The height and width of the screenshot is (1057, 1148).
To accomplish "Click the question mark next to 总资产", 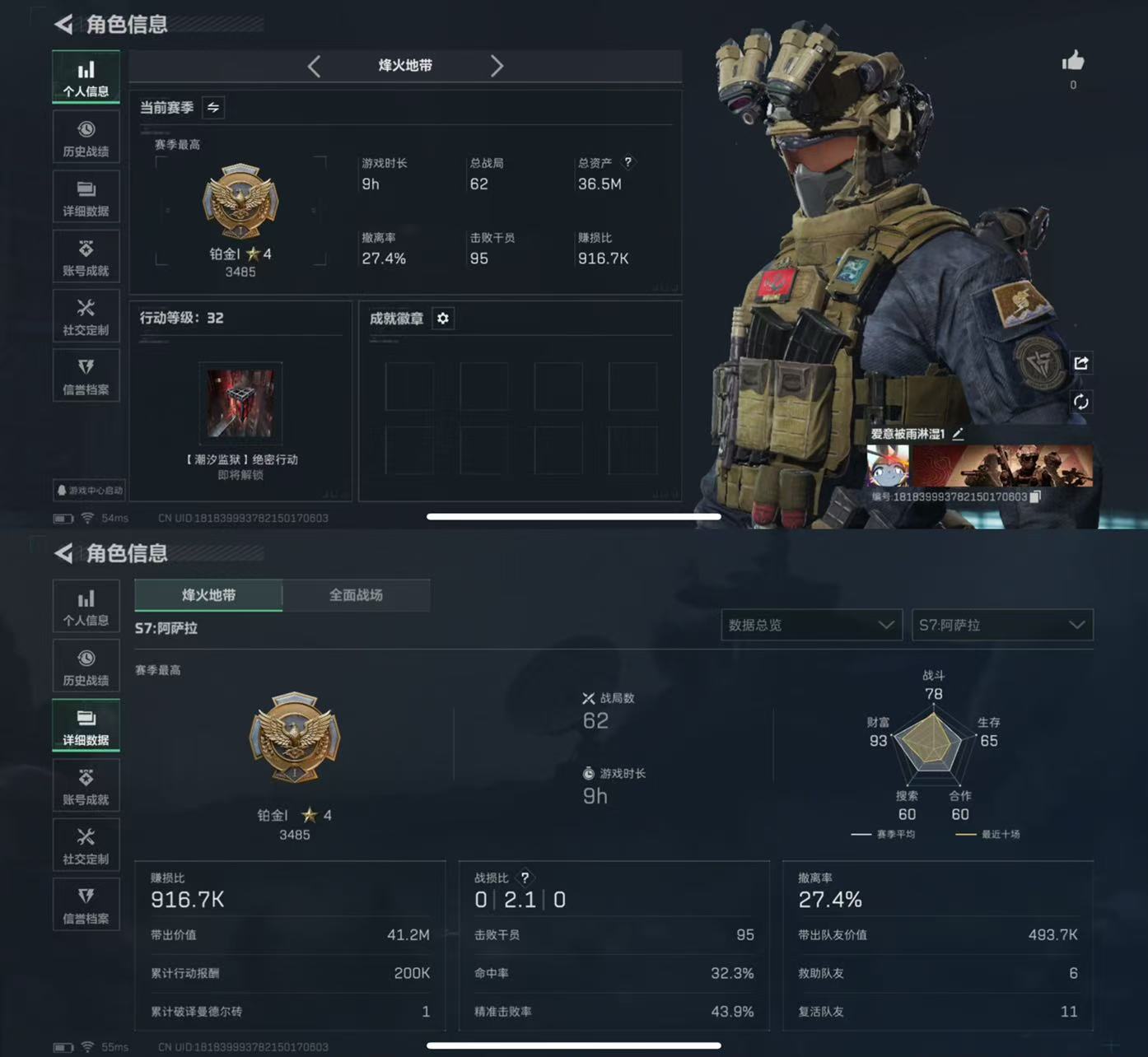I will [x=628, y=162].
